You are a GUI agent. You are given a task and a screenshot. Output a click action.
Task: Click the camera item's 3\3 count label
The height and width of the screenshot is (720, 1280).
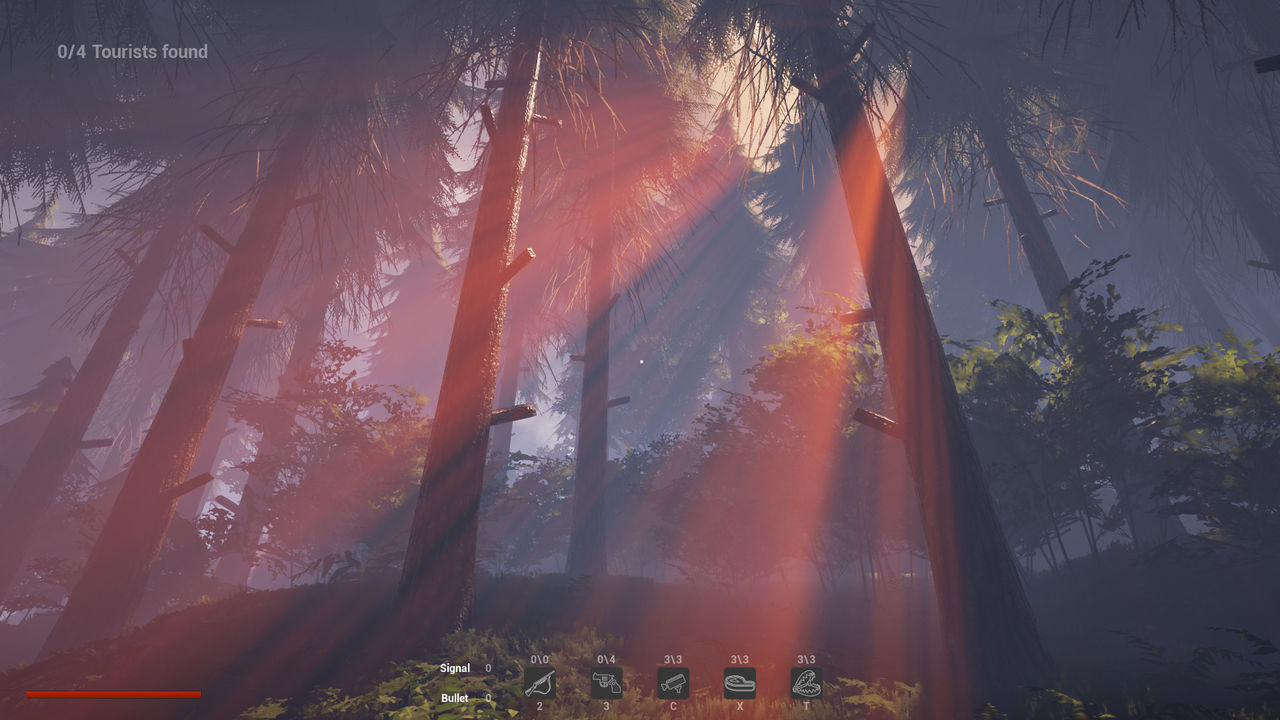674,659
